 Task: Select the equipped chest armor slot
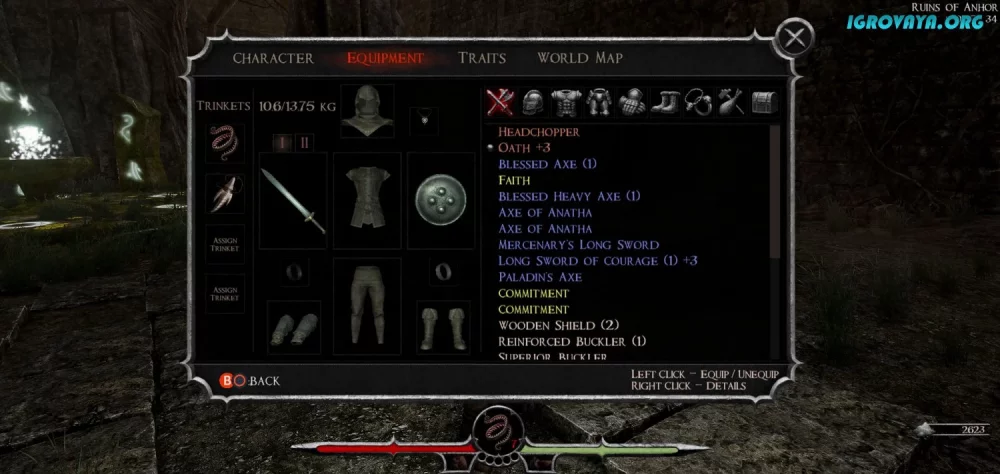(367, 199)
